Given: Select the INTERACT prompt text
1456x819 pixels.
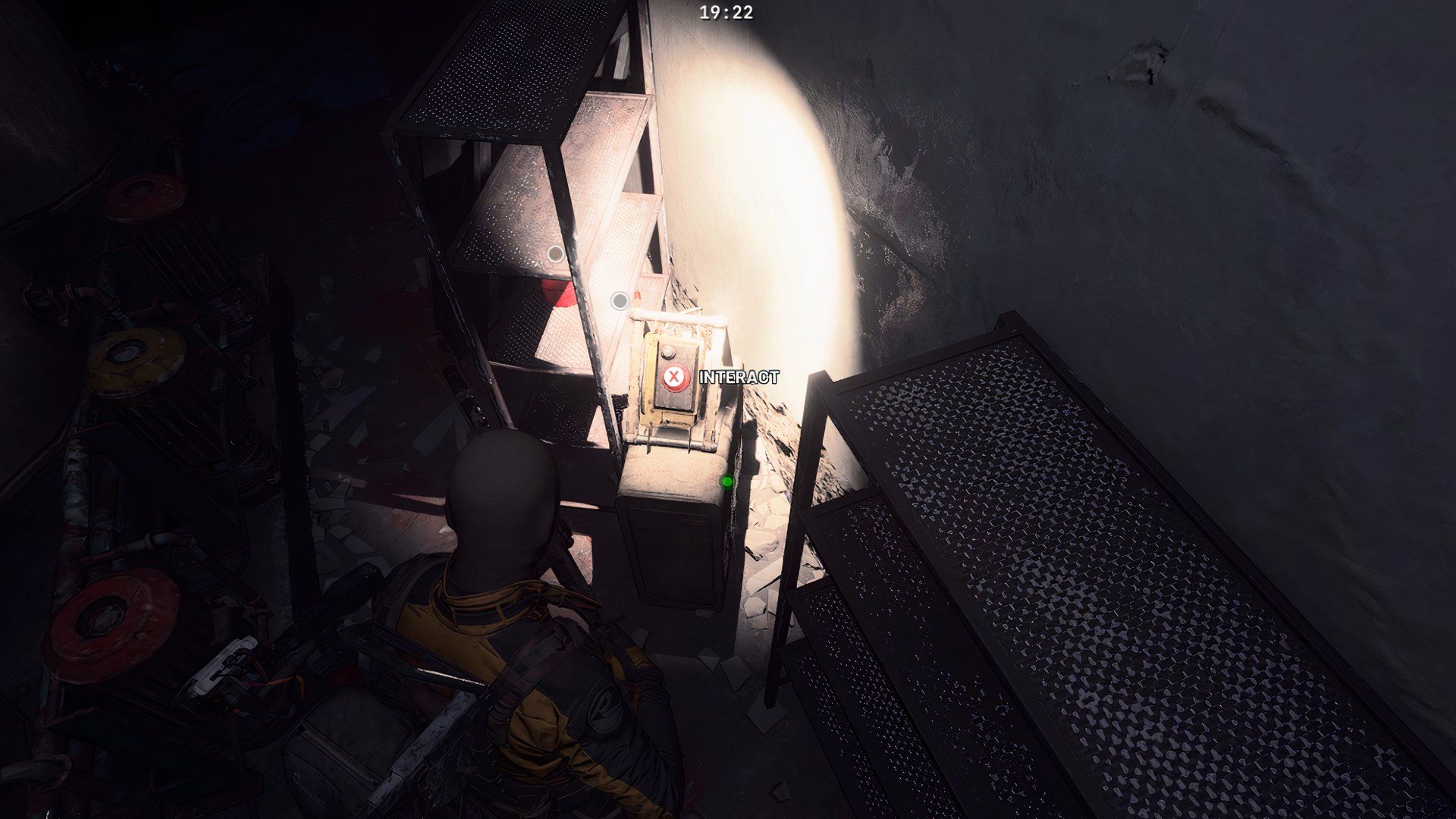Looking at the screenshot, I should [739, 375].
